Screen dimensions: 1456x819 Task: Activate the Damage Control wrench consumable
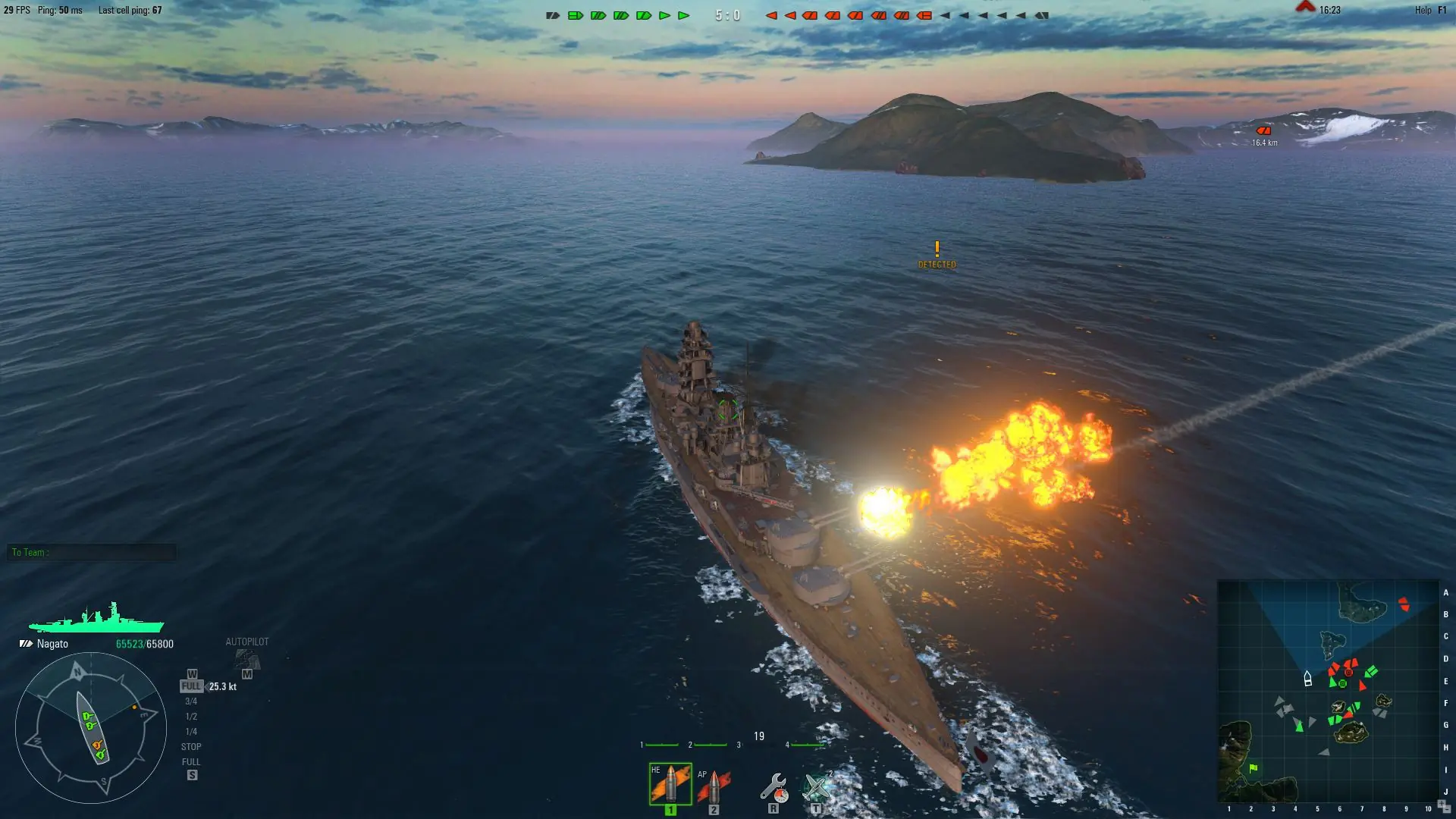click(773, 788)
